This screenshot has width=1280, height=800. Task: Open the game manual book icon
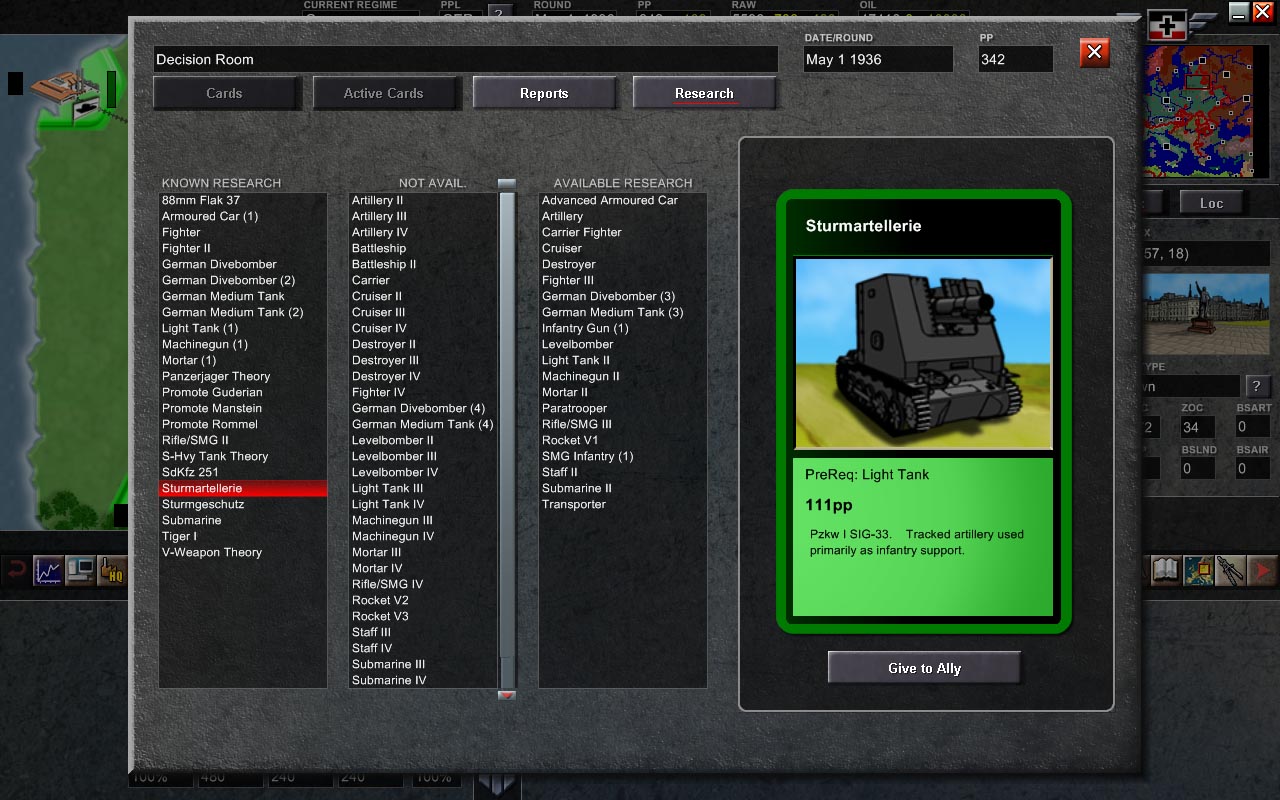pos(1164,571)
